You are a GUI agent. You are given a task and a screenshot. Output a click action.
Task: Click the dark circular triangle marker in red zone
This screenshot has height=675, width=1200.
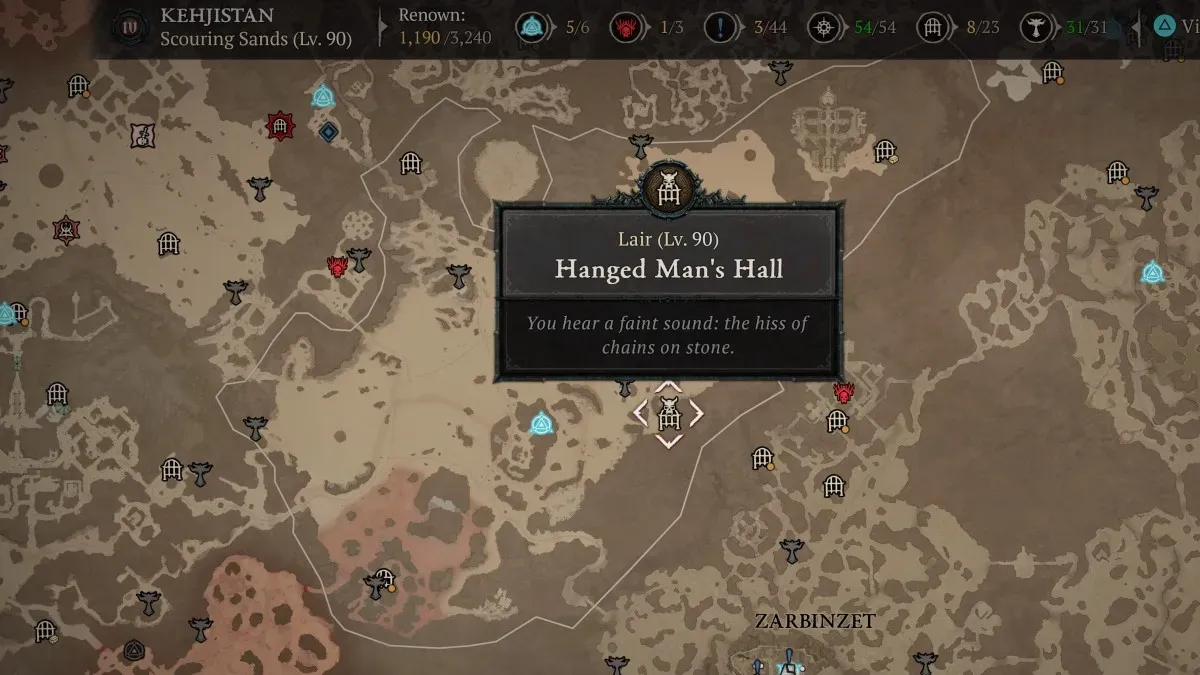[134, 651]
